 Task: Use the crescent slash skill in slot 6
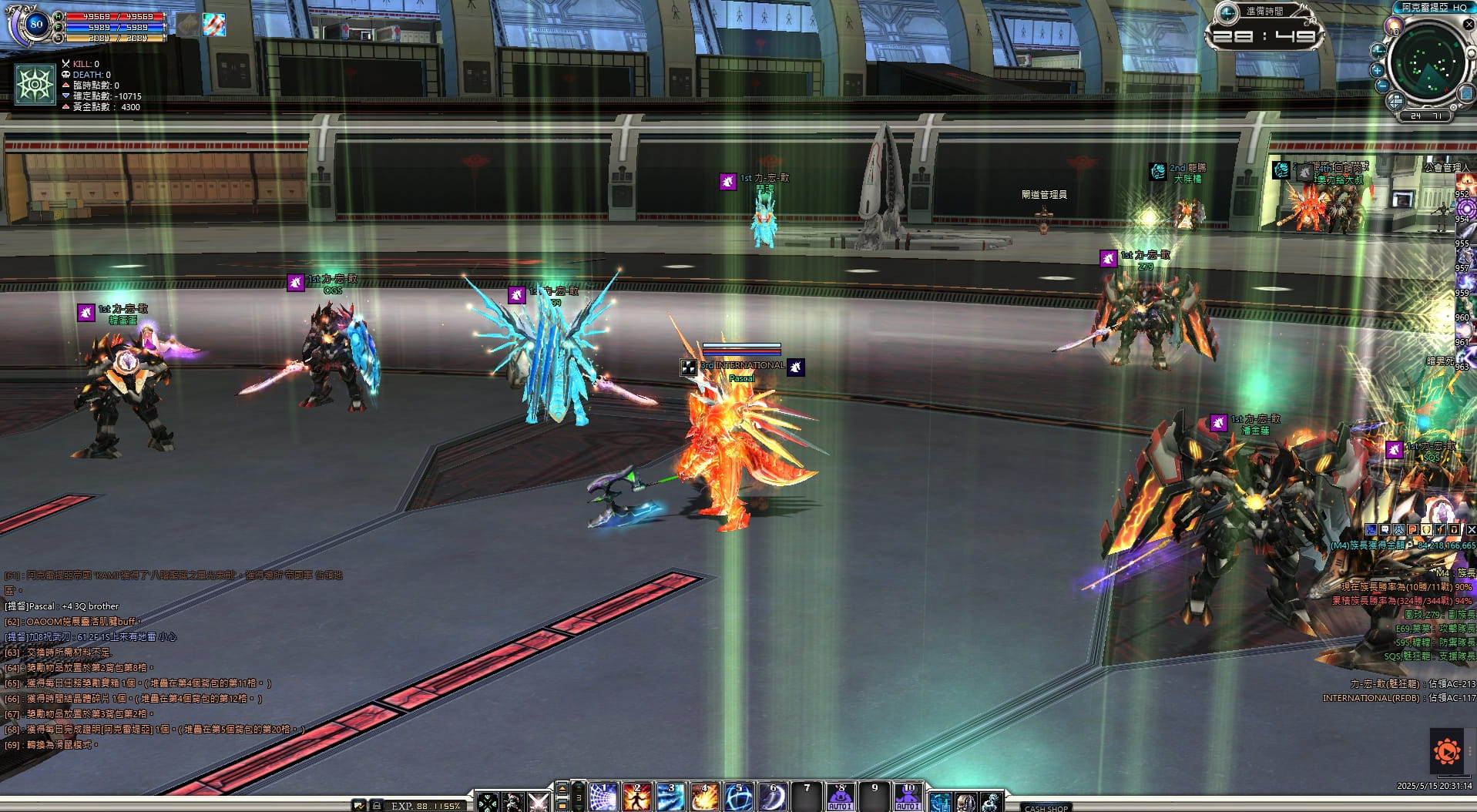[x=773, y=797]
